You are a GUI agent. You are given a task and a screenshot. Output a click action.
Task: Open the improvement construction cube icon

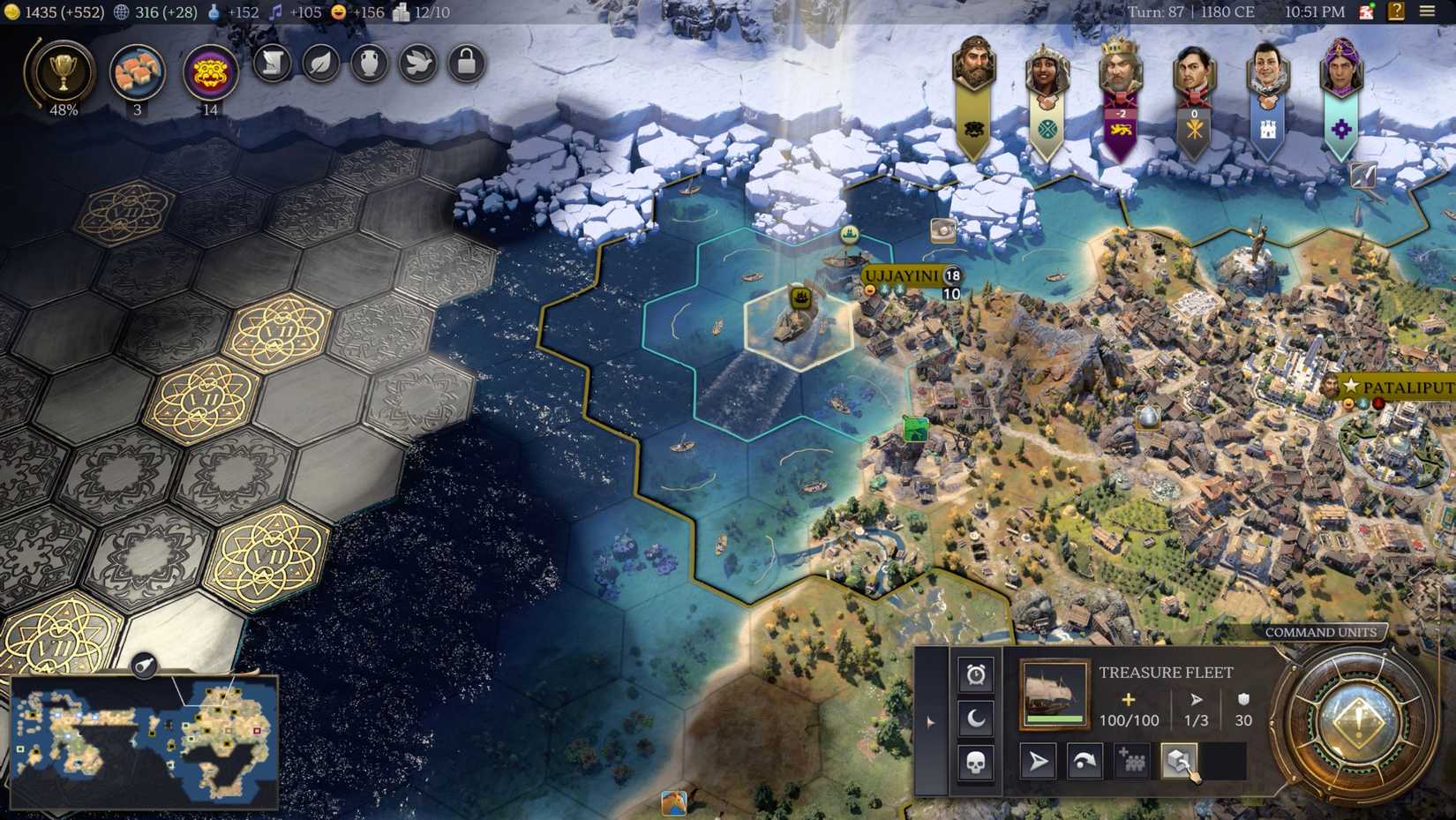(1180, 761)
